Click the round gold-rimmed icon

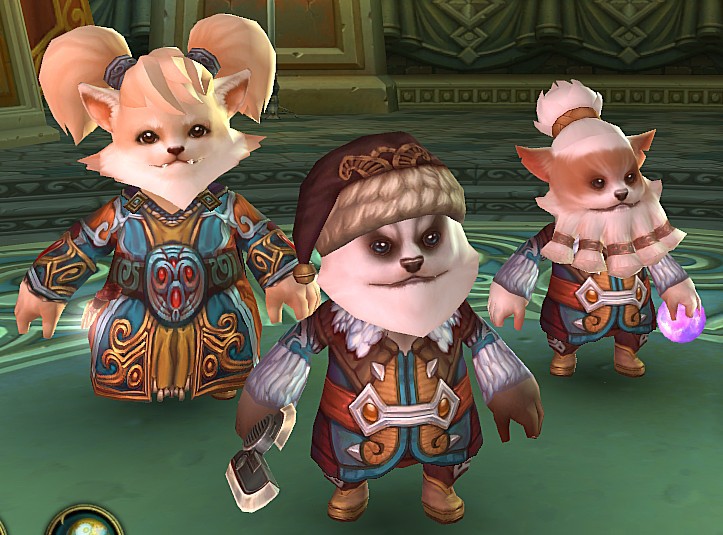pyautogui.click(x=85, y=524)
